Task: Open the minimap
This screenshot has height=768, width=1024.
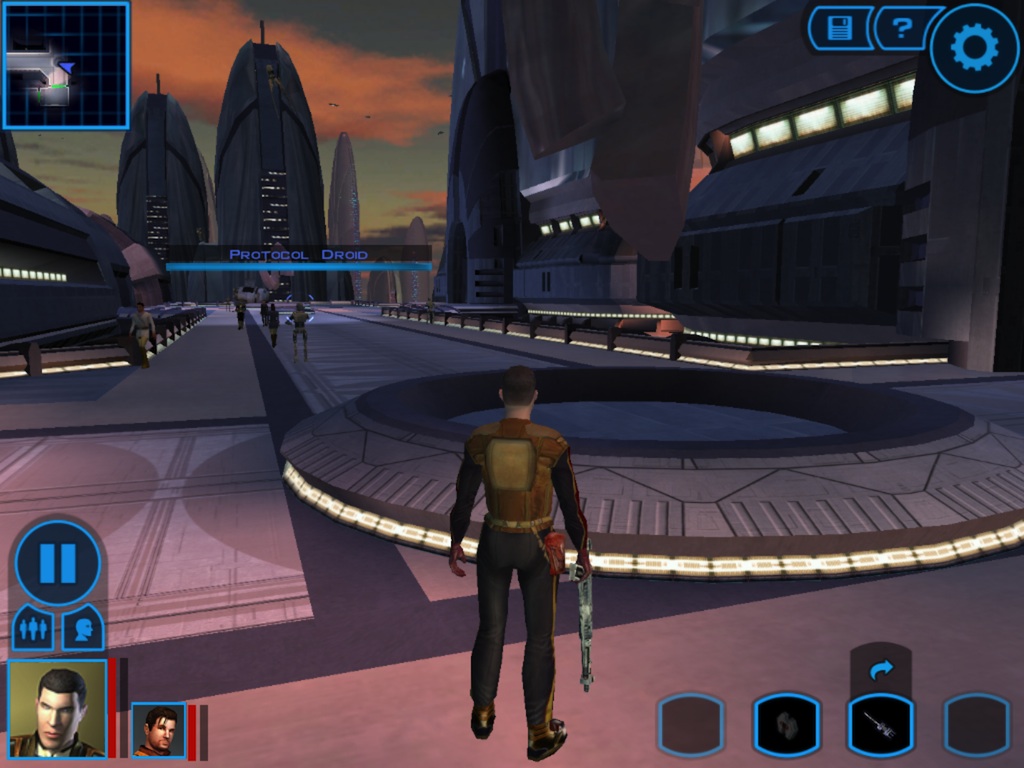Action: (66, 65)
